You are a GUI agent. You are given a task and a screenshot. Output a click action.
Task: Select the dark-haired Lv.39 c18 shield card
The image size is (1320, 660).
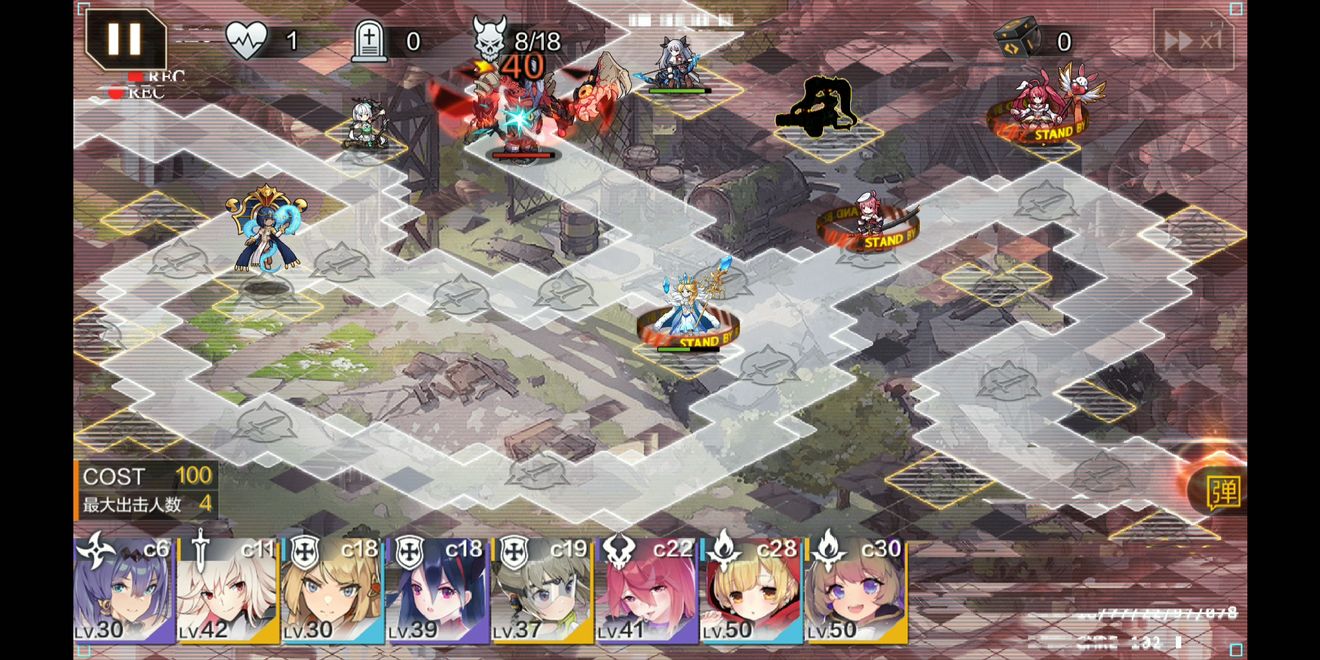point(437,592)
